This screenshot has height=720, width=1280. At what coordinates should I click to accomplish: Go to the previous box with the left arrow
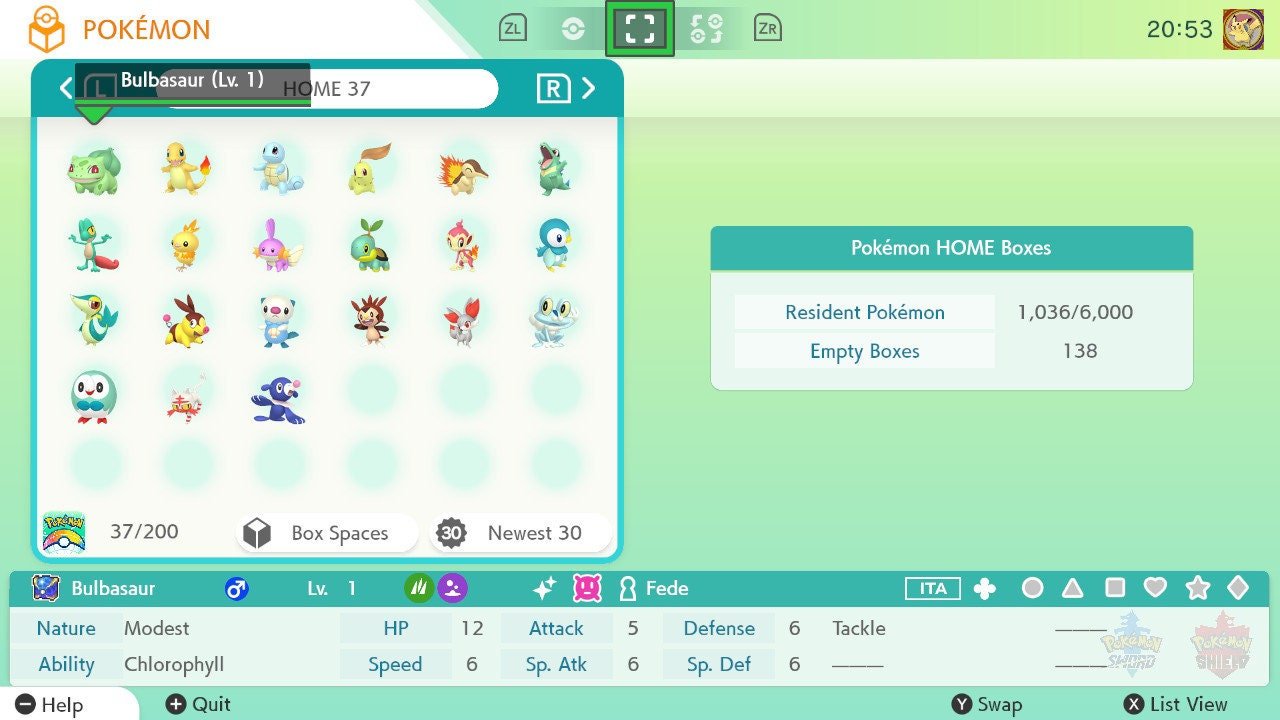[x=65, y=88]
